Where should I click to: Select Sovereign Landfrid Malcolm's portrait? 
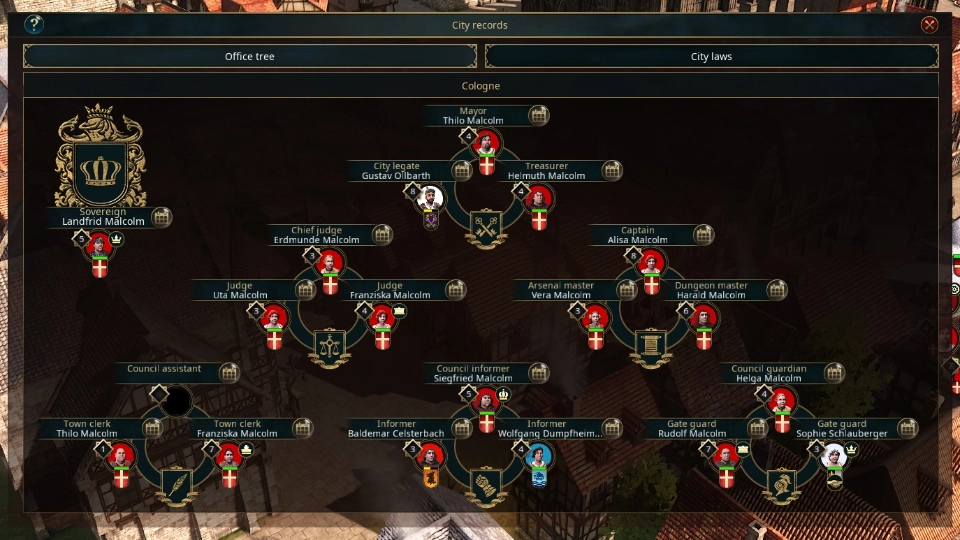click(99, 246)
